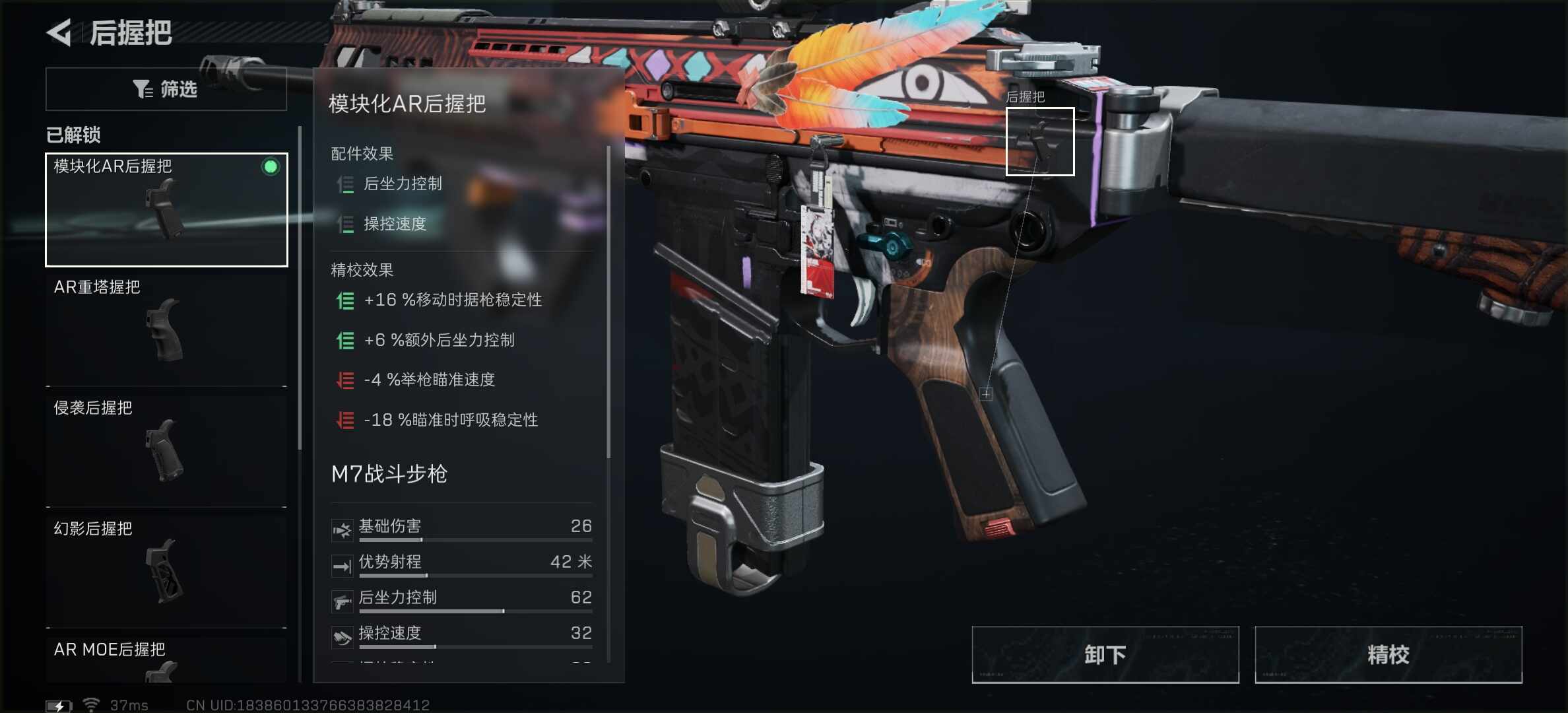This screenshot has height=713, width=1568.
Task: Open the 筛选 filter button
Action: pyautogui.click(x=166, y=89)
